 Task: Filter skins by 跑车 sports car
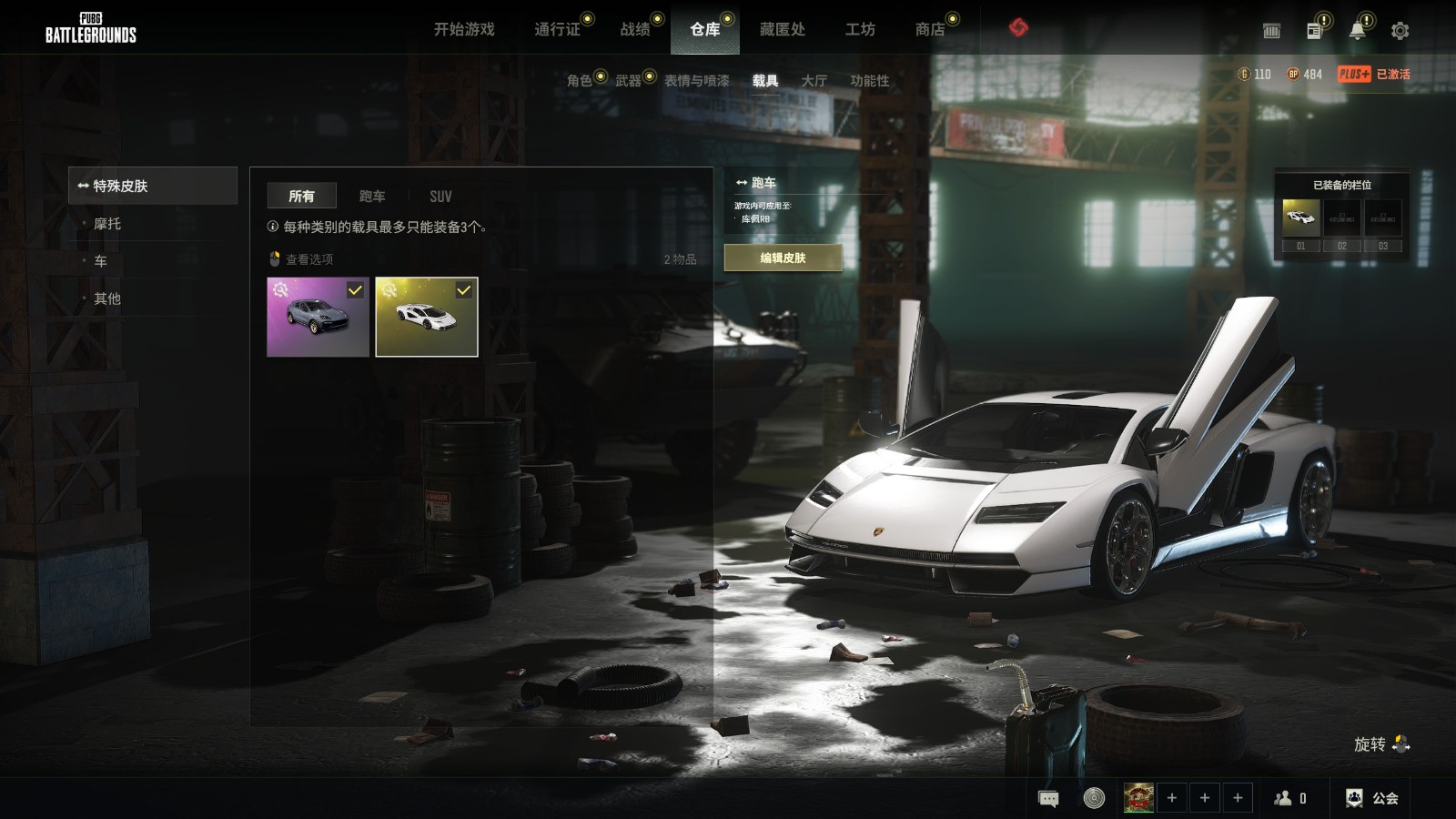point(372,196)
